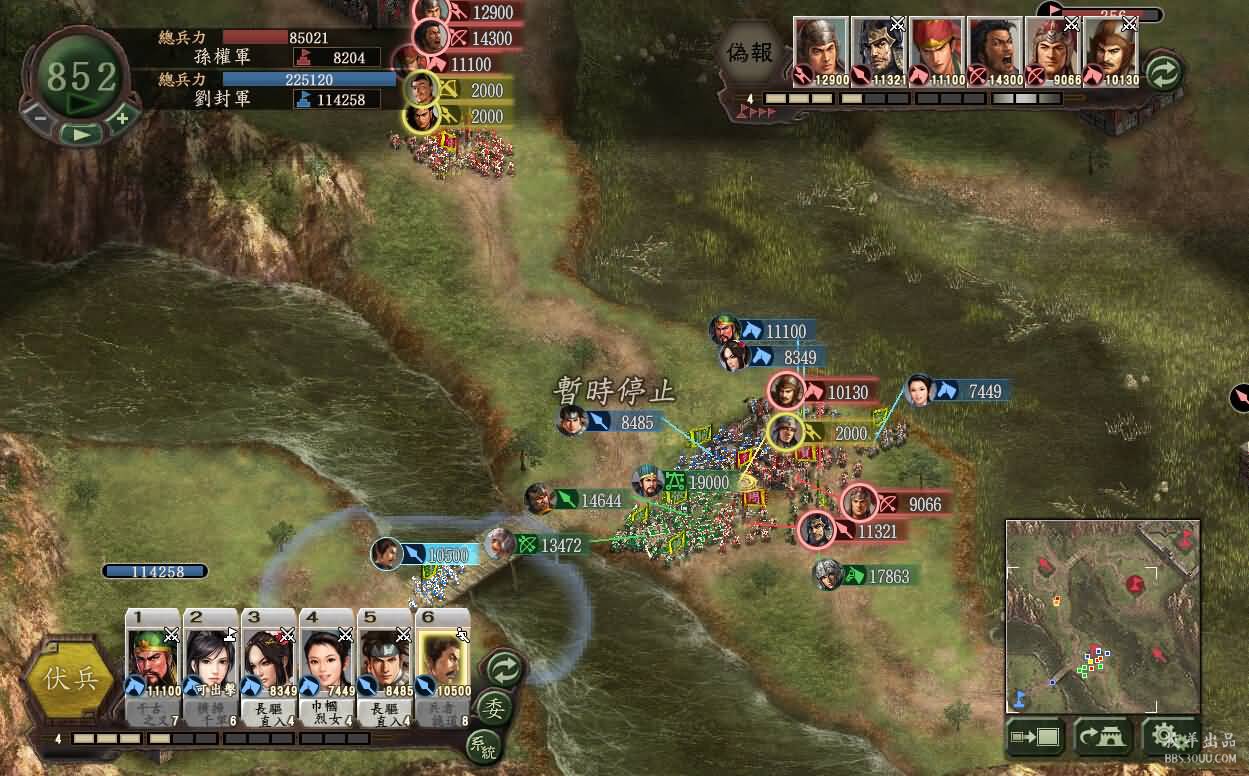Cycle own officer cards with green arrows button
The width and height of the screenshot is (1249, 776).
pyautogui.click(x=504, y=667)
